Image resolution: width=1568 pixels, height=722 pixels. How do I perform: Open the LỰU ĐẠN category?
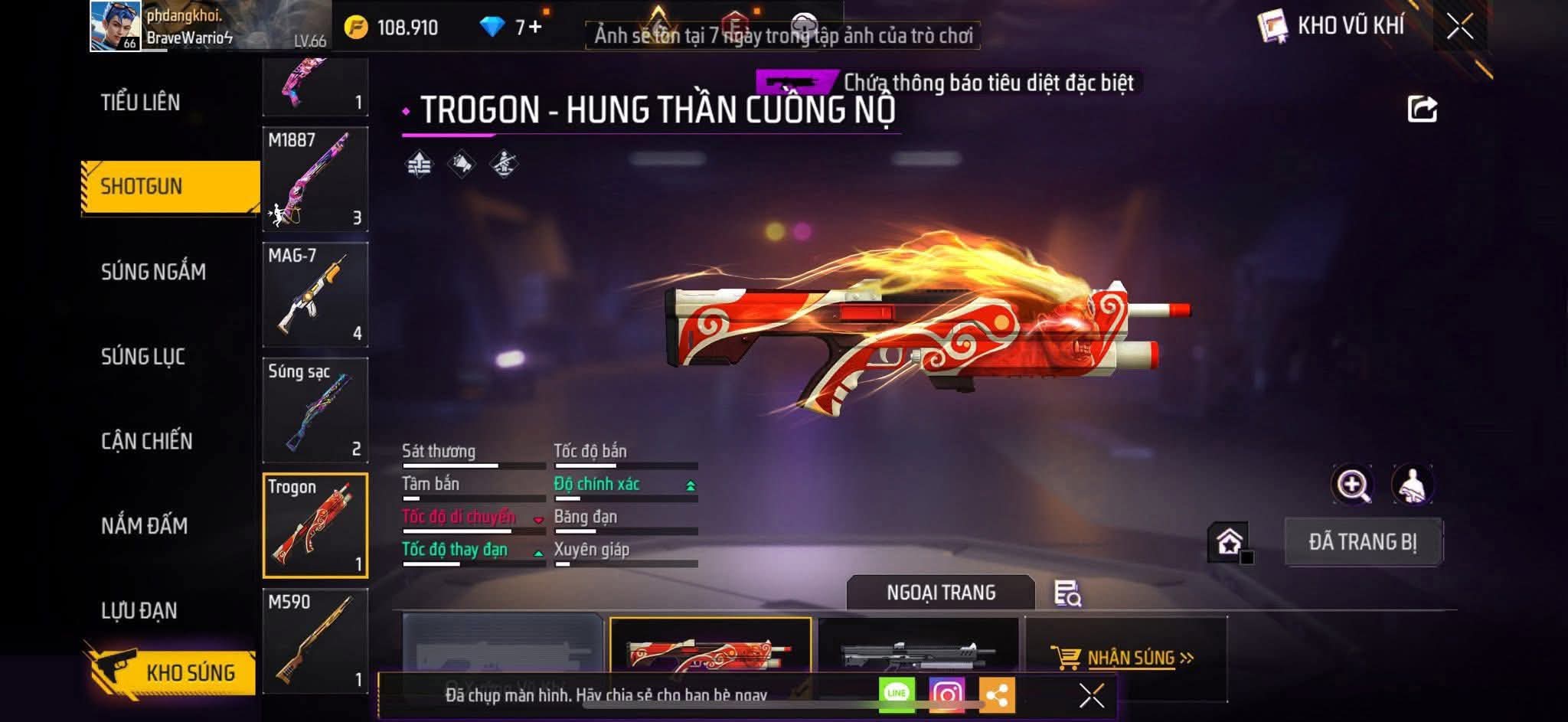(x=139, y=611)
